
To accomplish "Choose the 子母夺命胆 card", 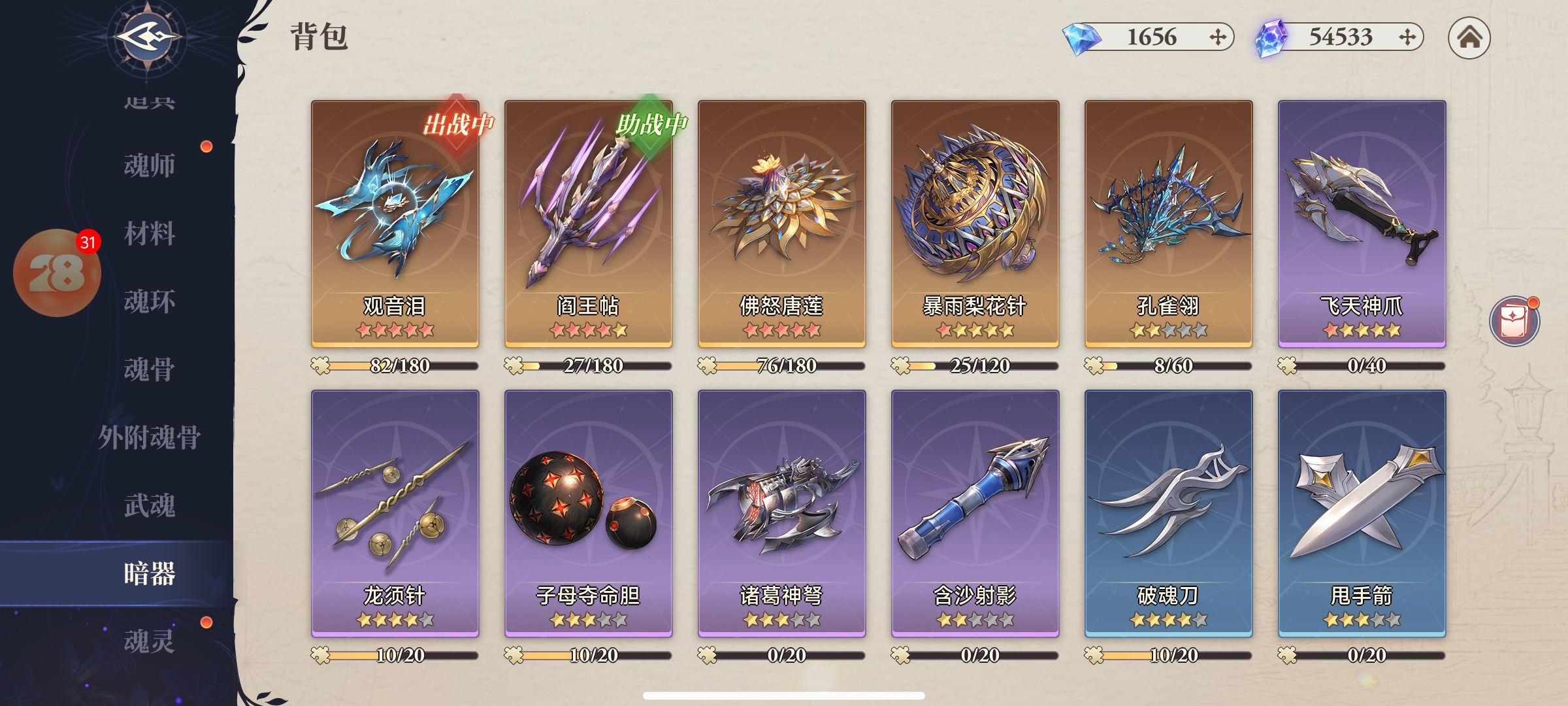I will 588,513.
